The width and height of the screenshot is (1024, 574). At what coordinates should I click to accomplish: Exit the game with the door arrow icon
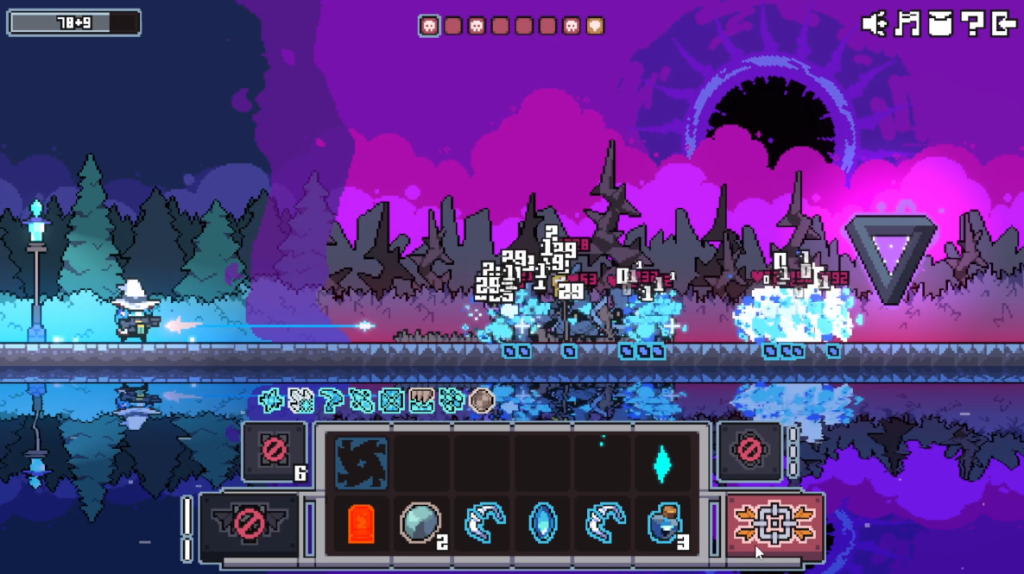[1003, 24]
